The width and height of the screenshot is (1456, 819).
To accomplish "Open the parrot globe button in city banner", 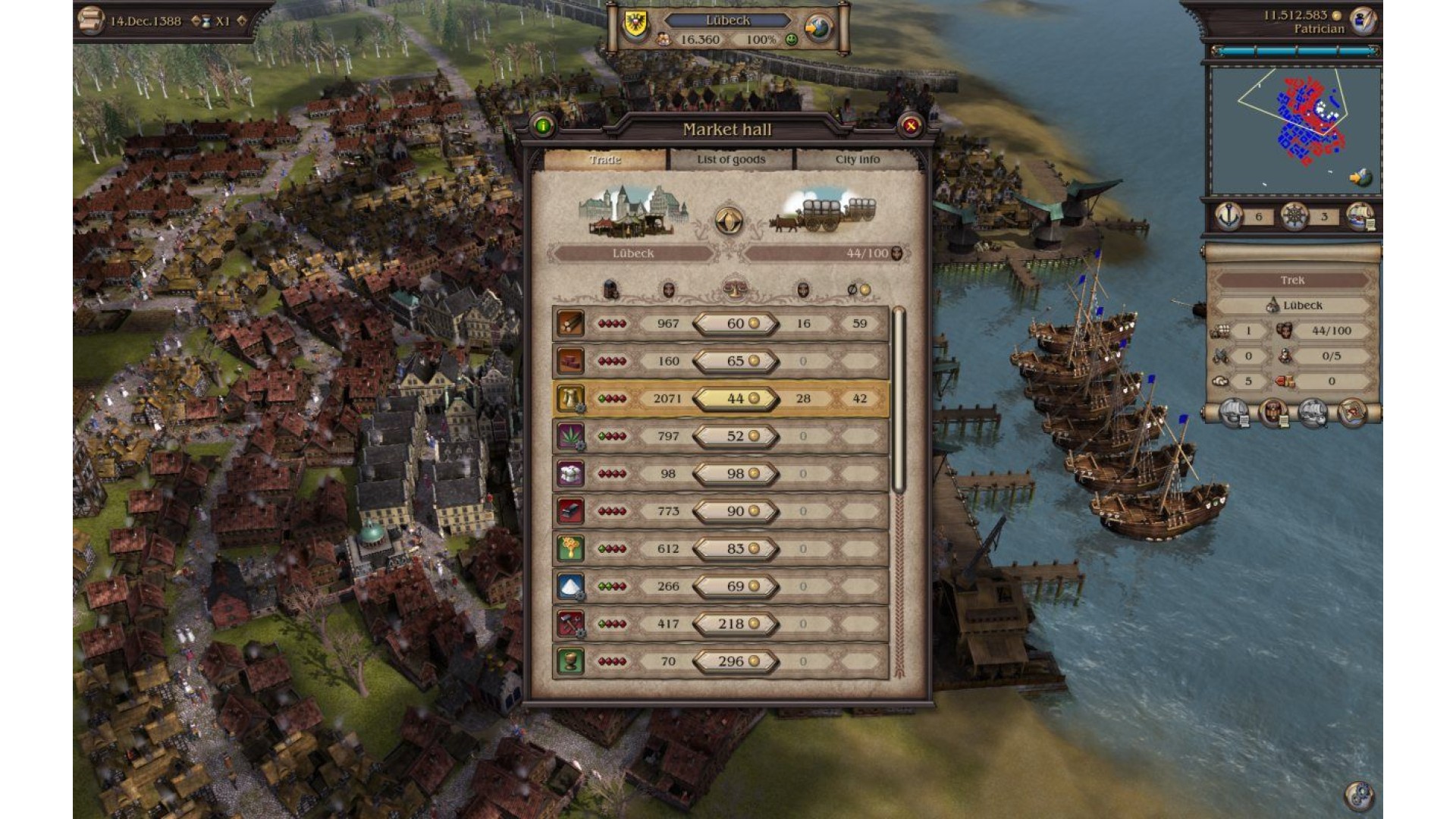I will (x=819, y=29).
